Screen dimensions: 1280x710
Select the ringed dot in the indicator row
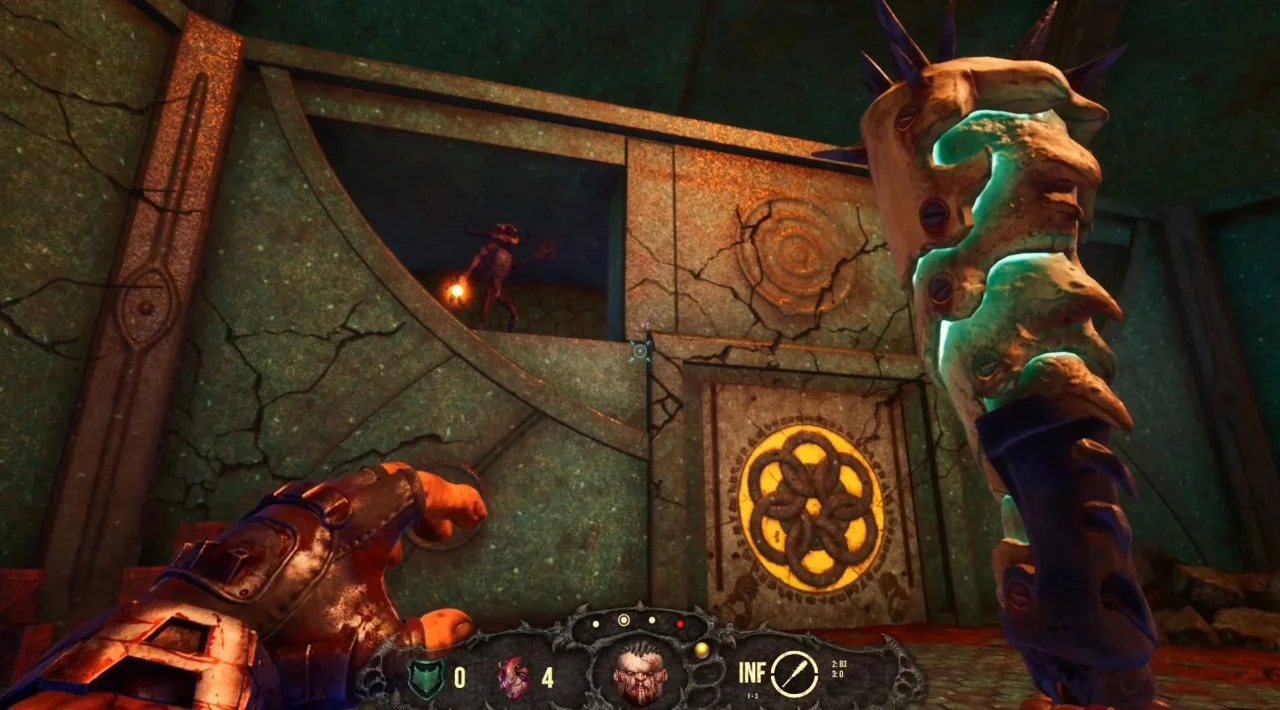(x=624, y=620)
